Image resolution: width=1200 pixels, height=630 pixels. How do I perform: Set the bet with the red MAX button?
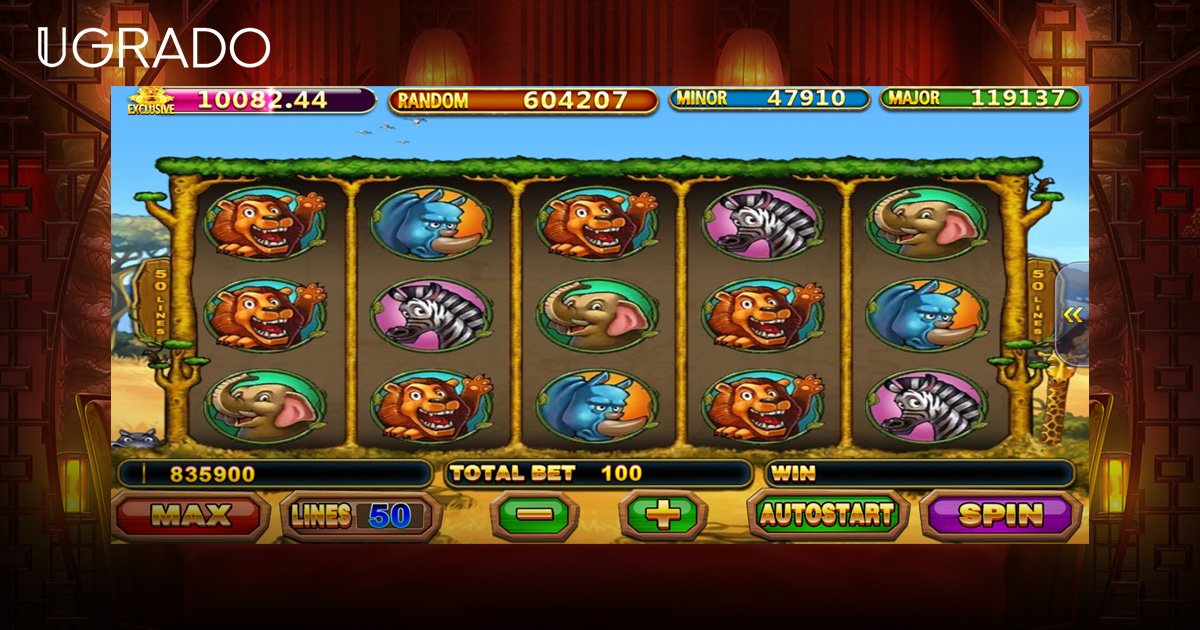(190, 516)
